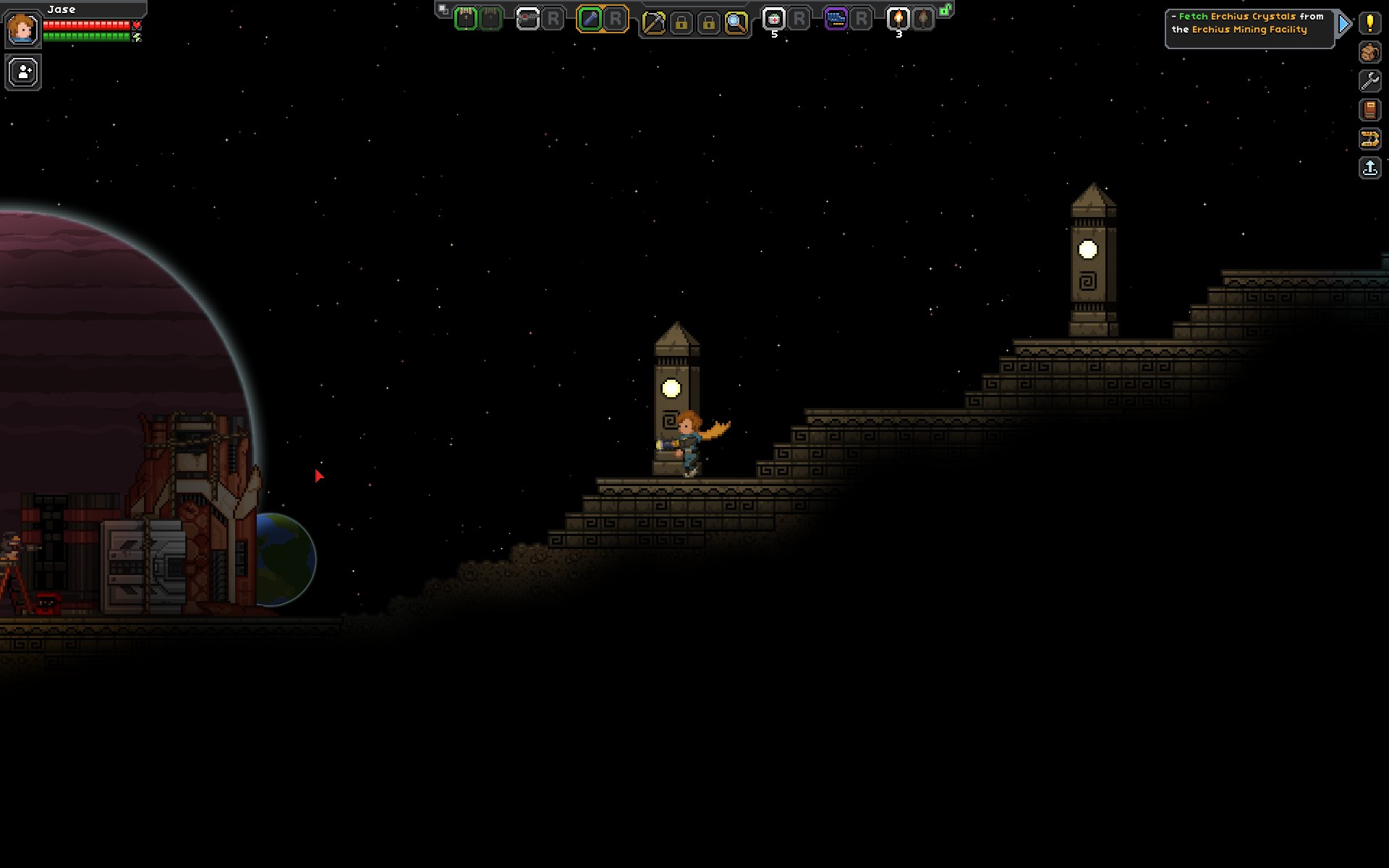Viewport: 1389px width, 868px height.
Task: Open the backpack inventory
Action: pyautogui.click(x=1369, y=52)
